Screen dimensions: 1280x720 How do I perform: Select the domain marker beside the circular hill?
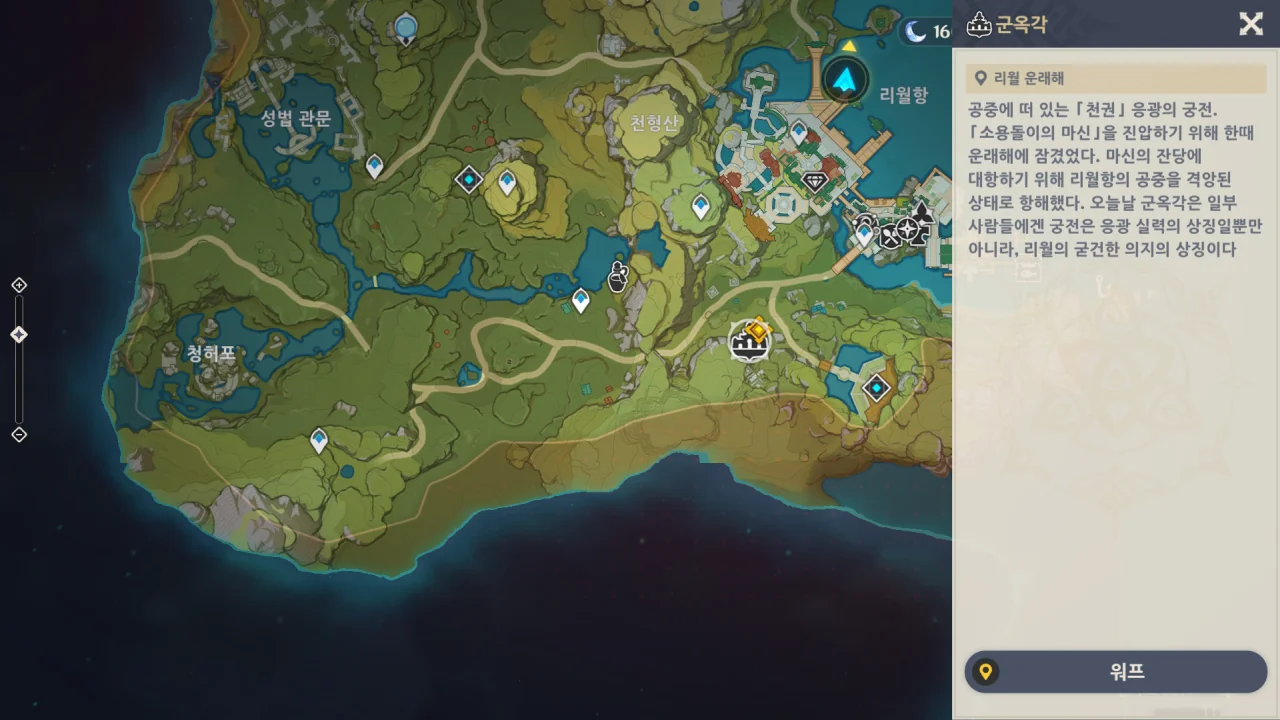pyautogui.click(x=468, y=180)
